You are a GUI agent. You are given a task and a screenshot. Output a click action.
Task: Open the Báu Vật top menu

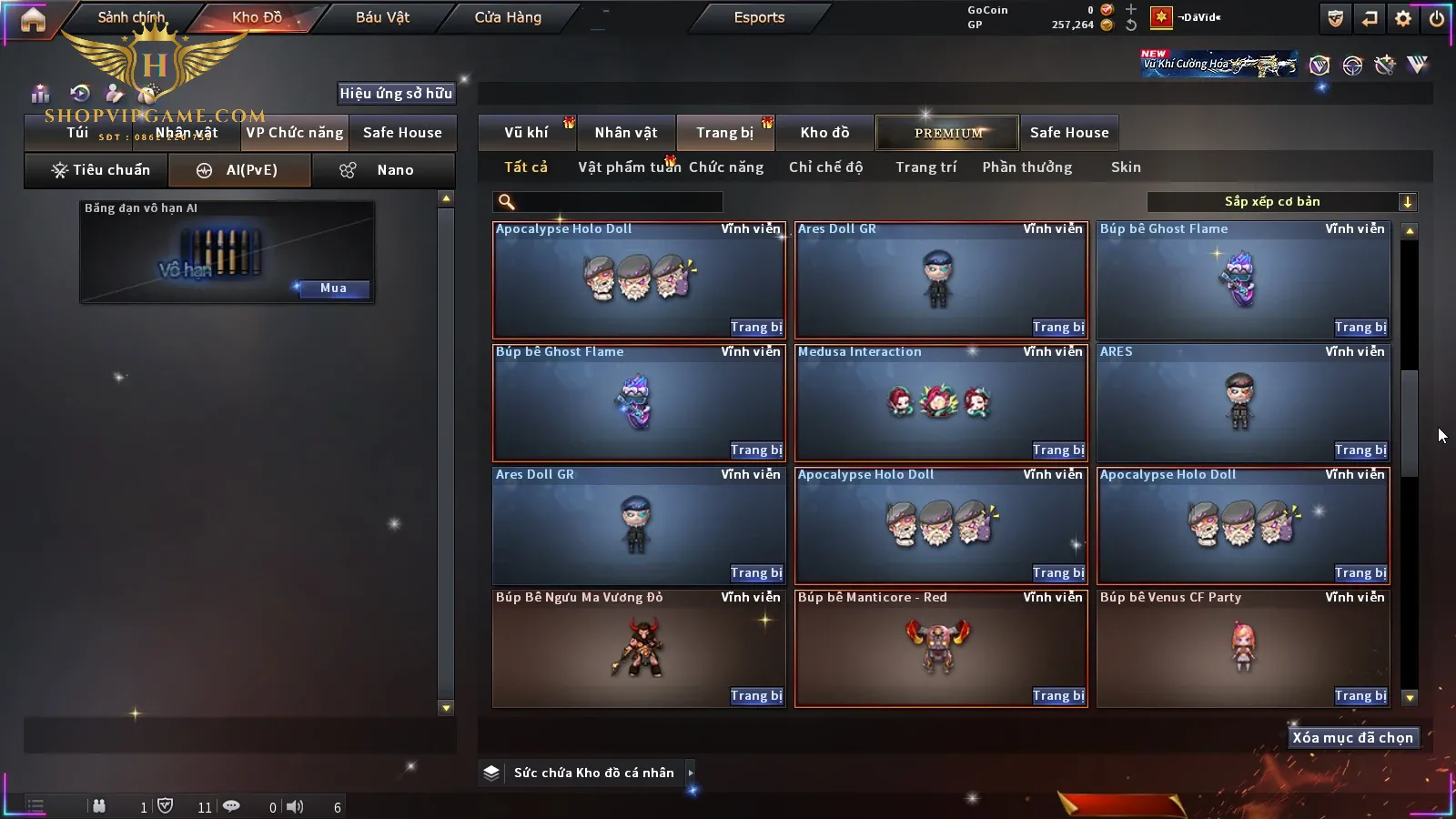pos(382,17)
